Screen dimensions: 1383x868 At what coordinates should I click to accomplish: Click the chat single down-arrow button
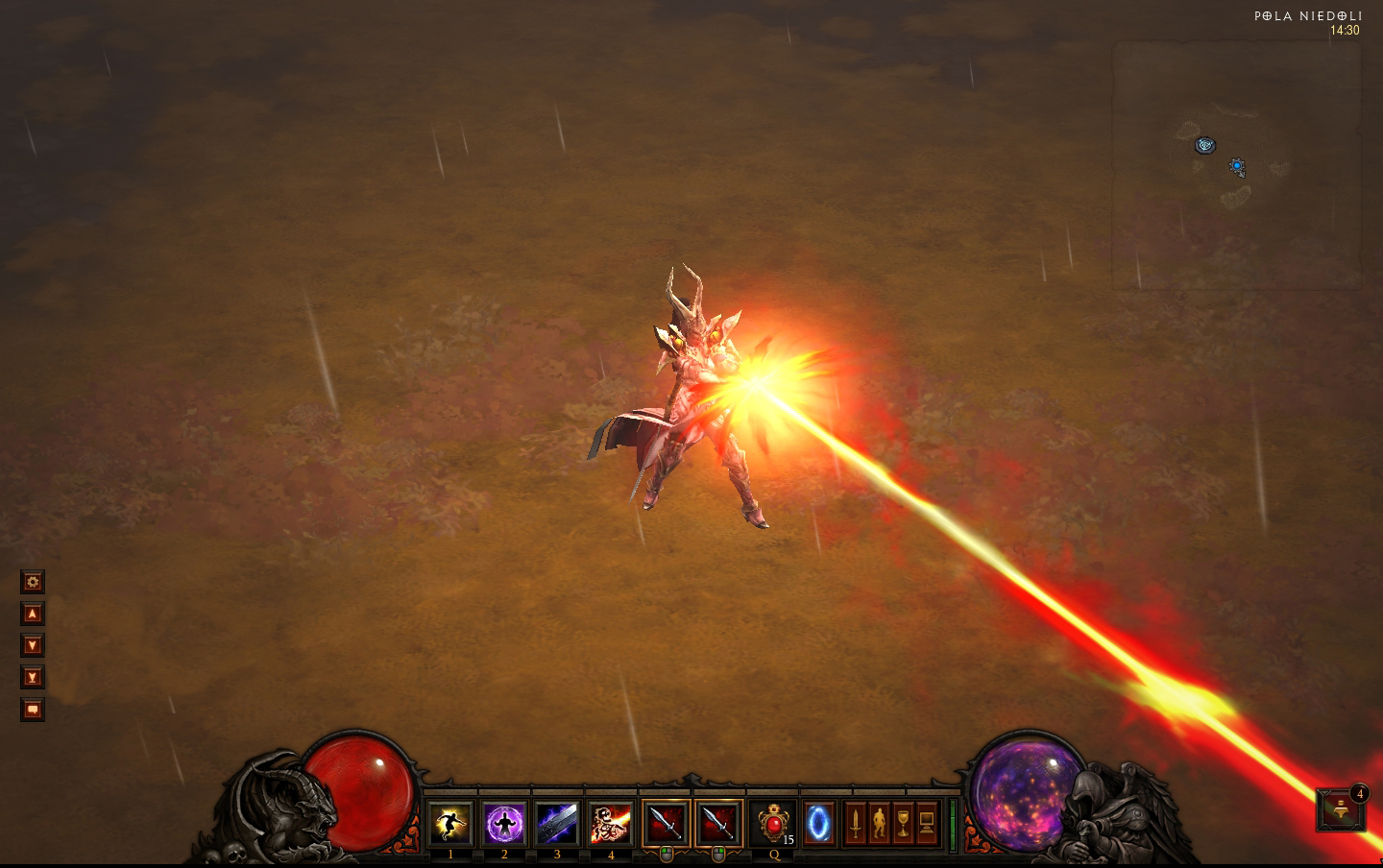click(33, 645)
